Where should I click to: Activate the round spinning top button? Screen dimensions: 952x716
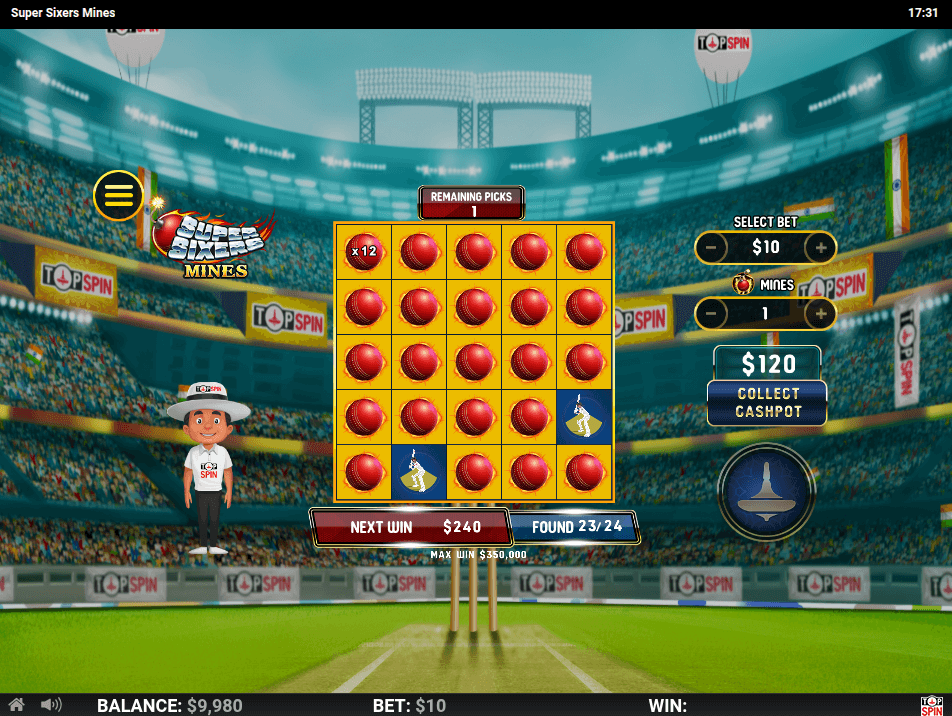pos(767,491)
